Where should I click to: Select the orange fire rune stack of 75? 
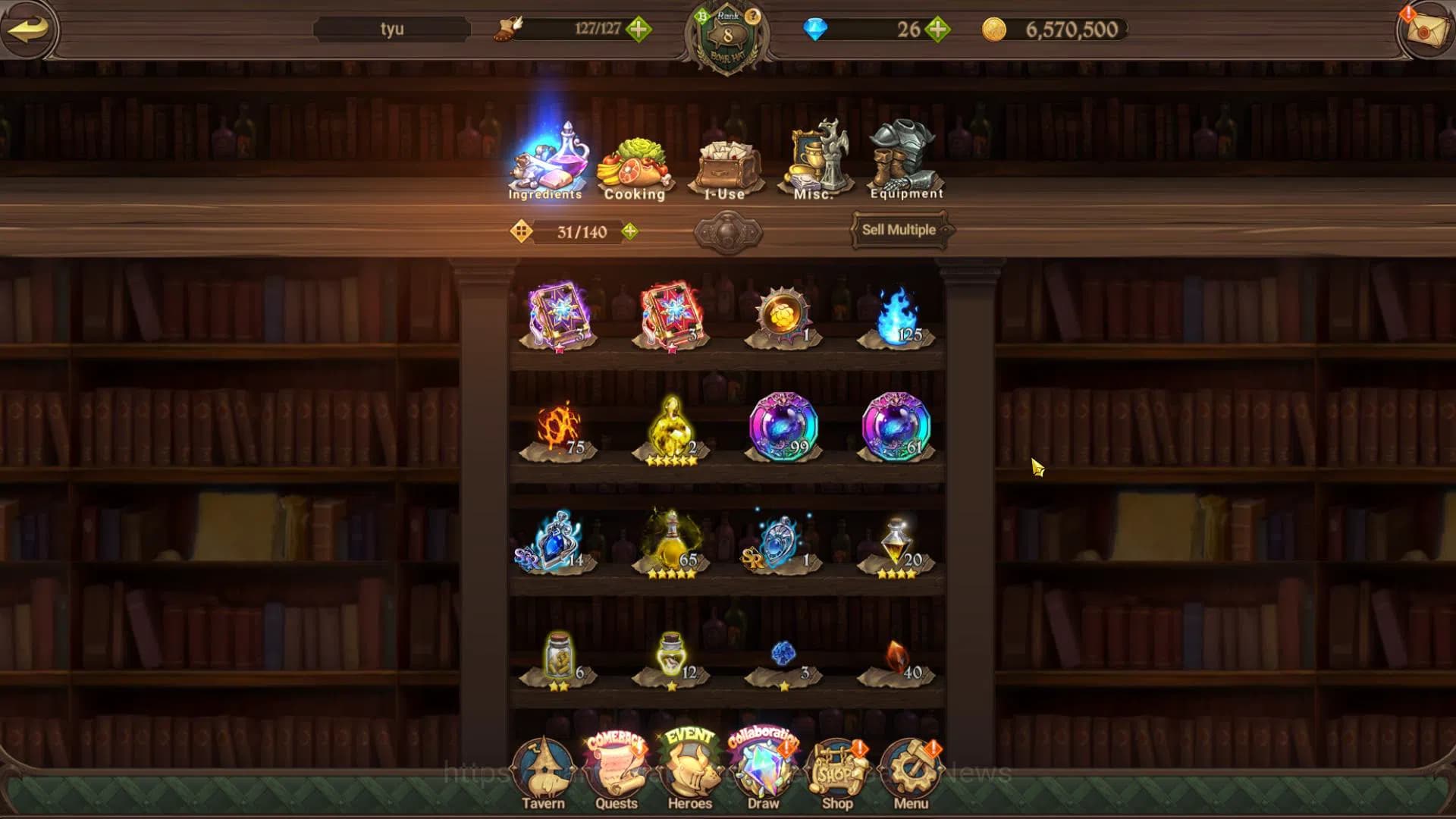pos(559,429)
